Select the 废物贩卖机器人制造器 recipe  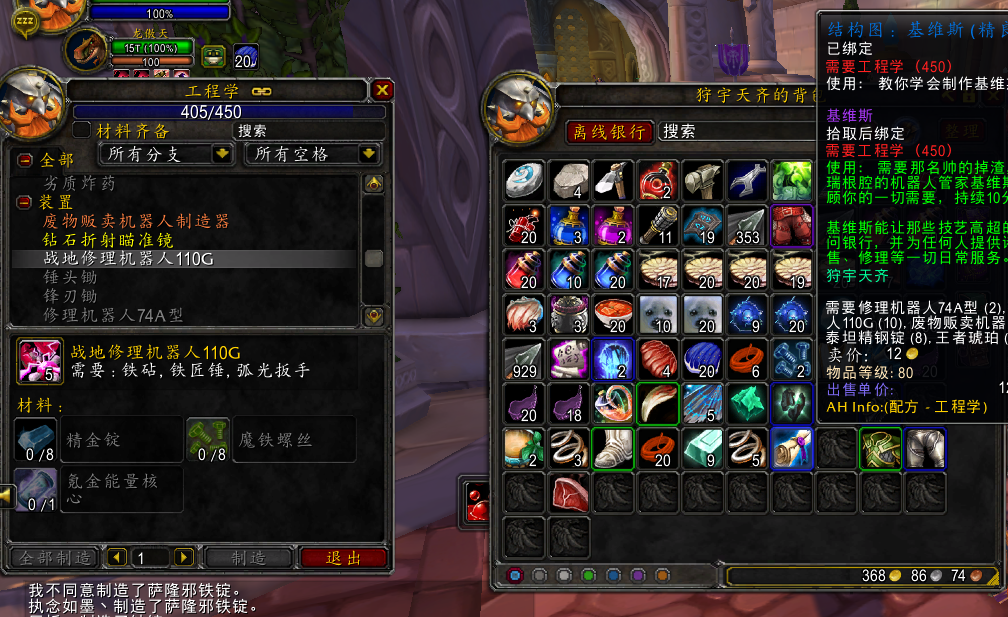pyautogui.click(x=135, y=221)
